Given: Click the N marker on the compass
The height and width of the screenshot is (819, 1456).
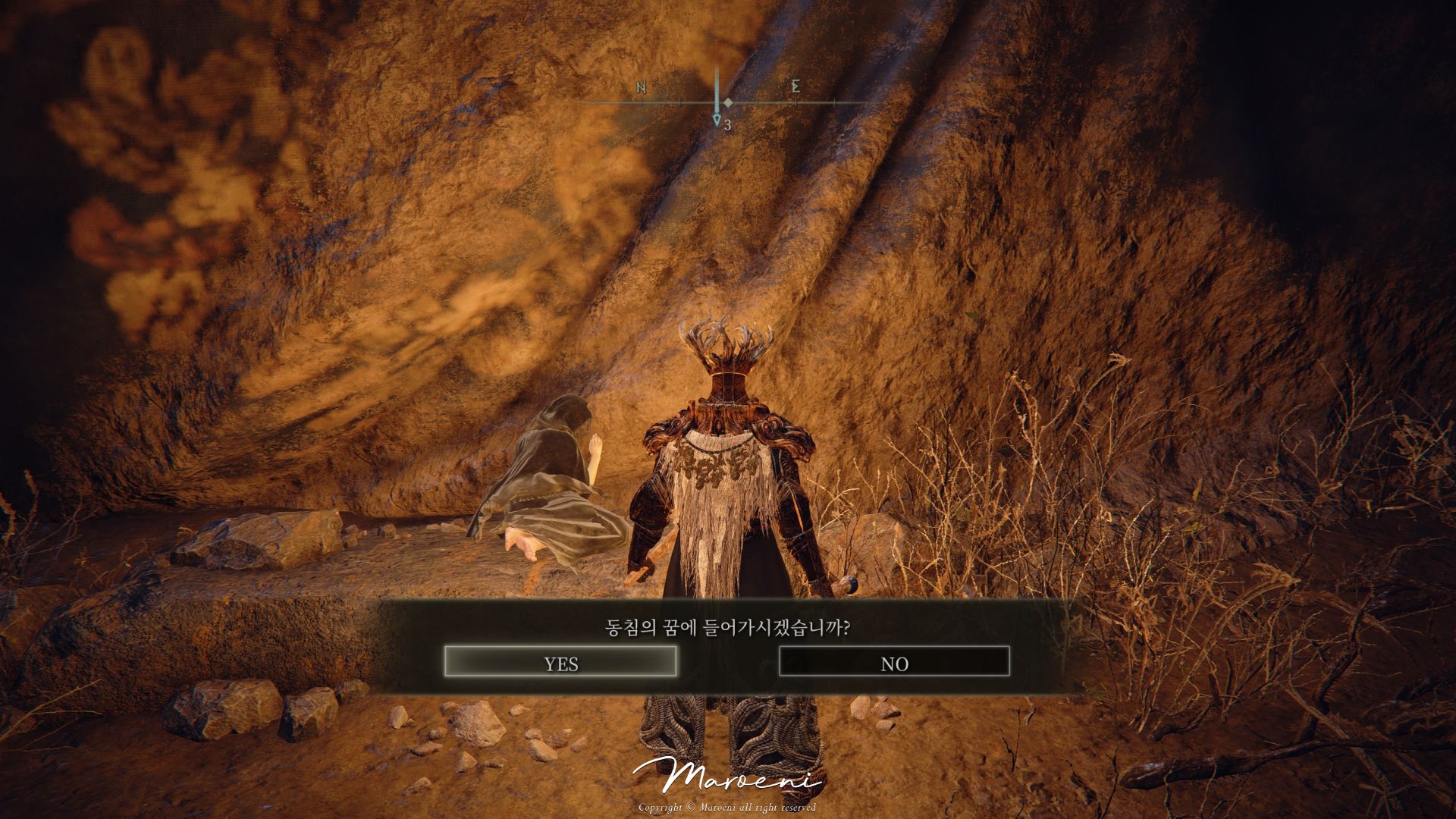Looking at the screenshot, I should 639,87.
